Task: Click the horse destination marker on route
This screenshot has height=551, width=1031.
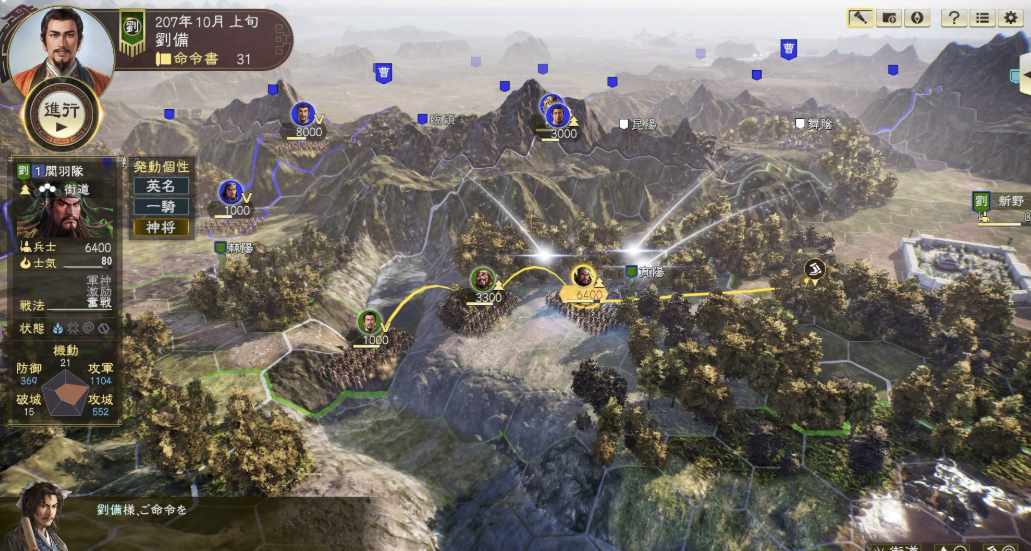Action: pyautogui.click(x=815, y=269)
